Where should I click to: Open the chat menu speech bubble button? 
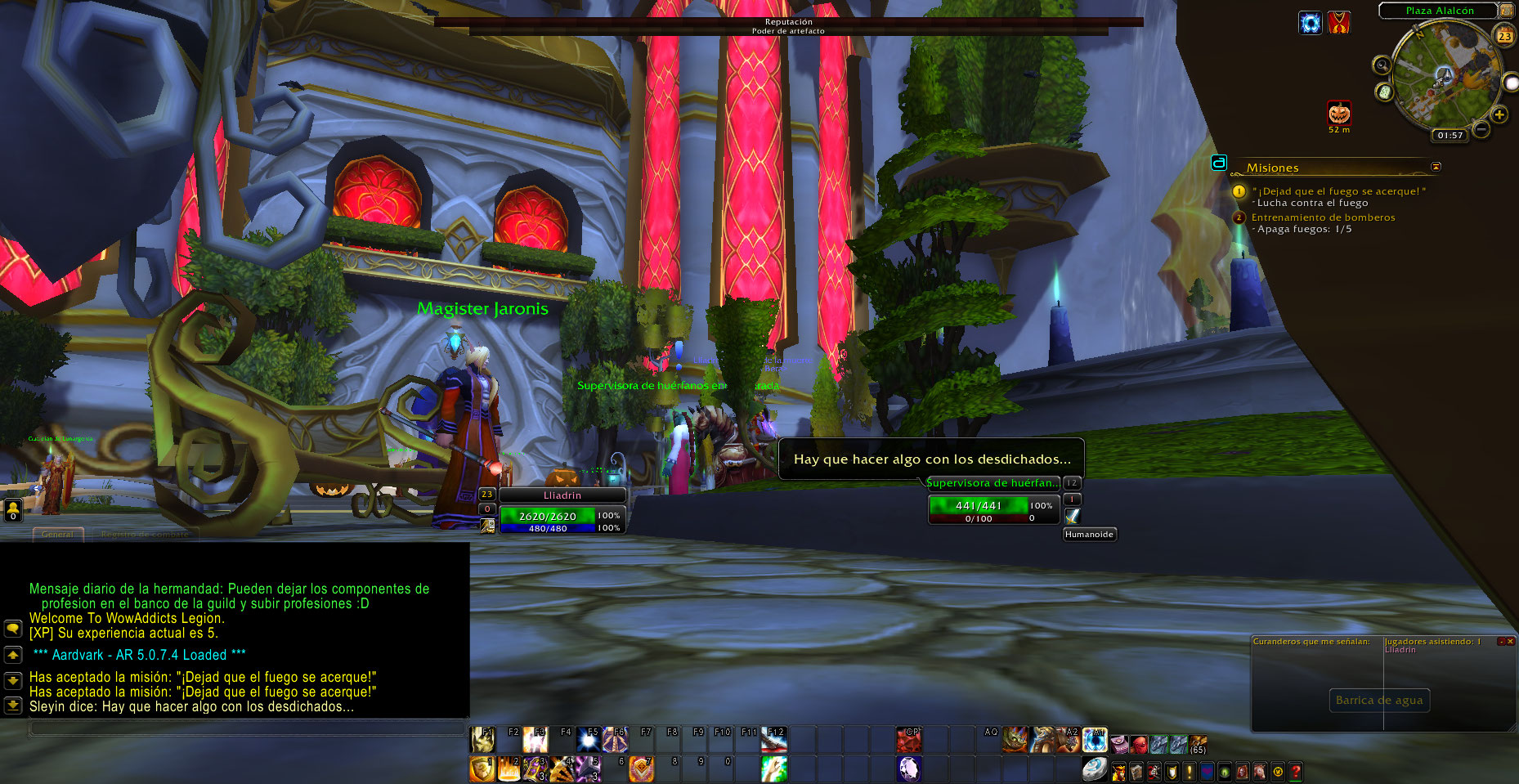pyautogui.click(x=13, y=629)
